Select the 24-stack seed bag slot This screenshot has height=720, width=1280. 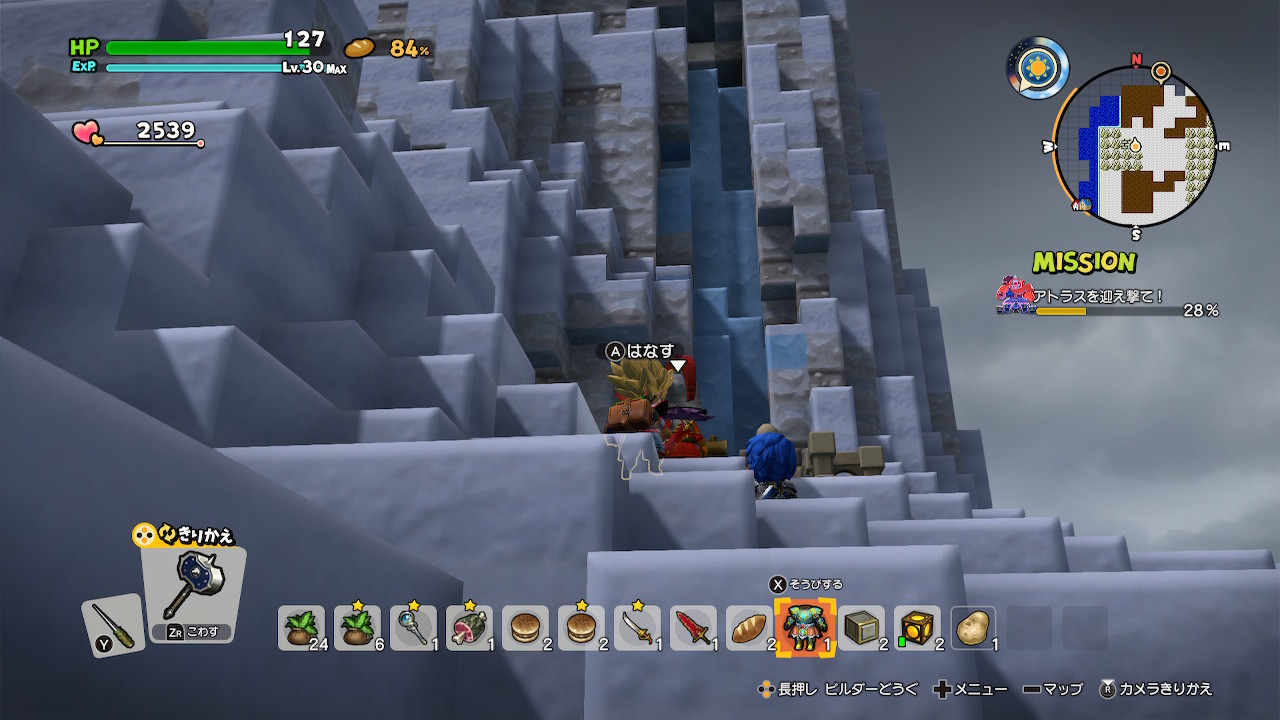coord(301,628)
